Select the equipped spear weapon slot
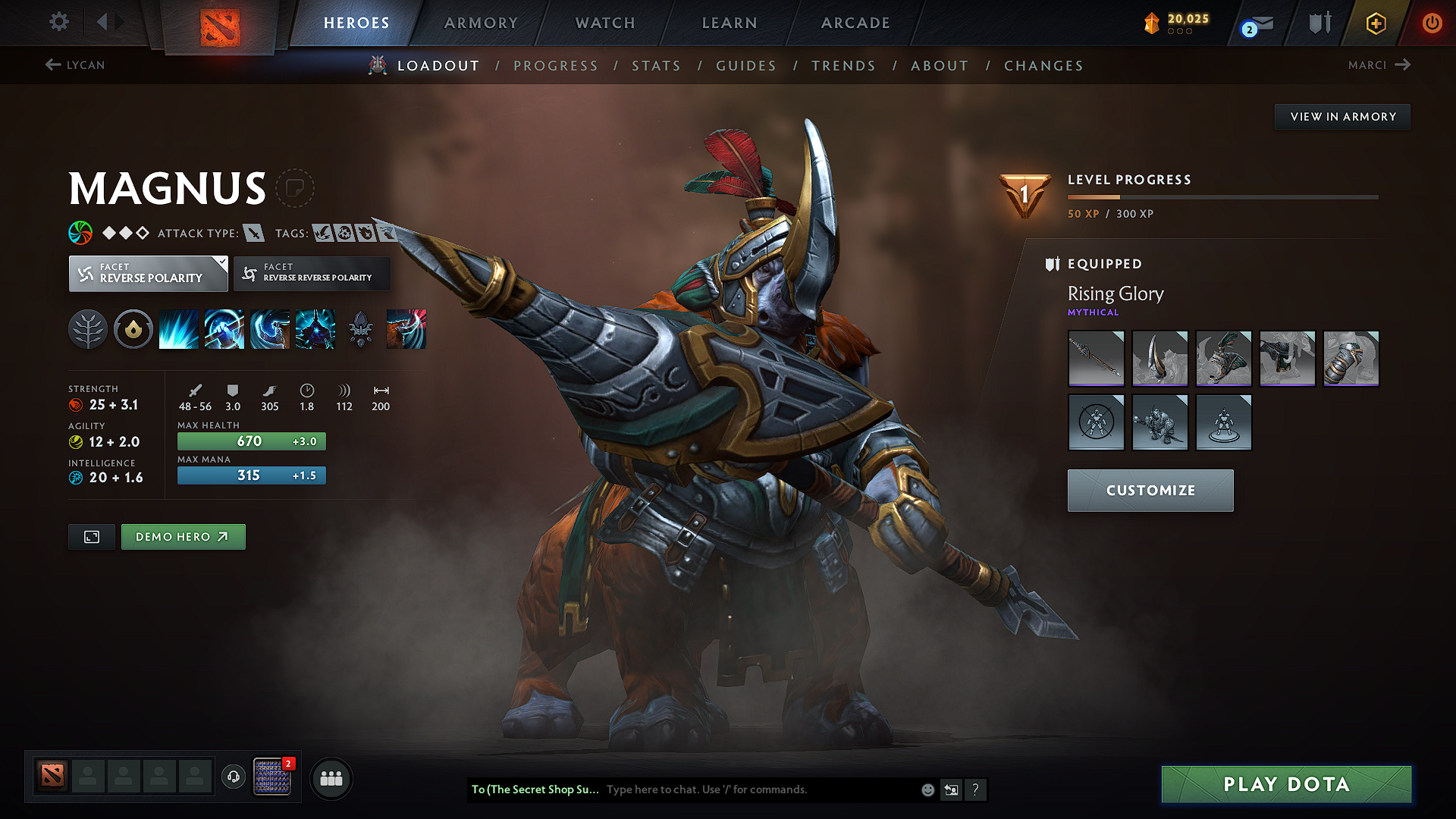The image size is (1456, 819). point(1096,358)
